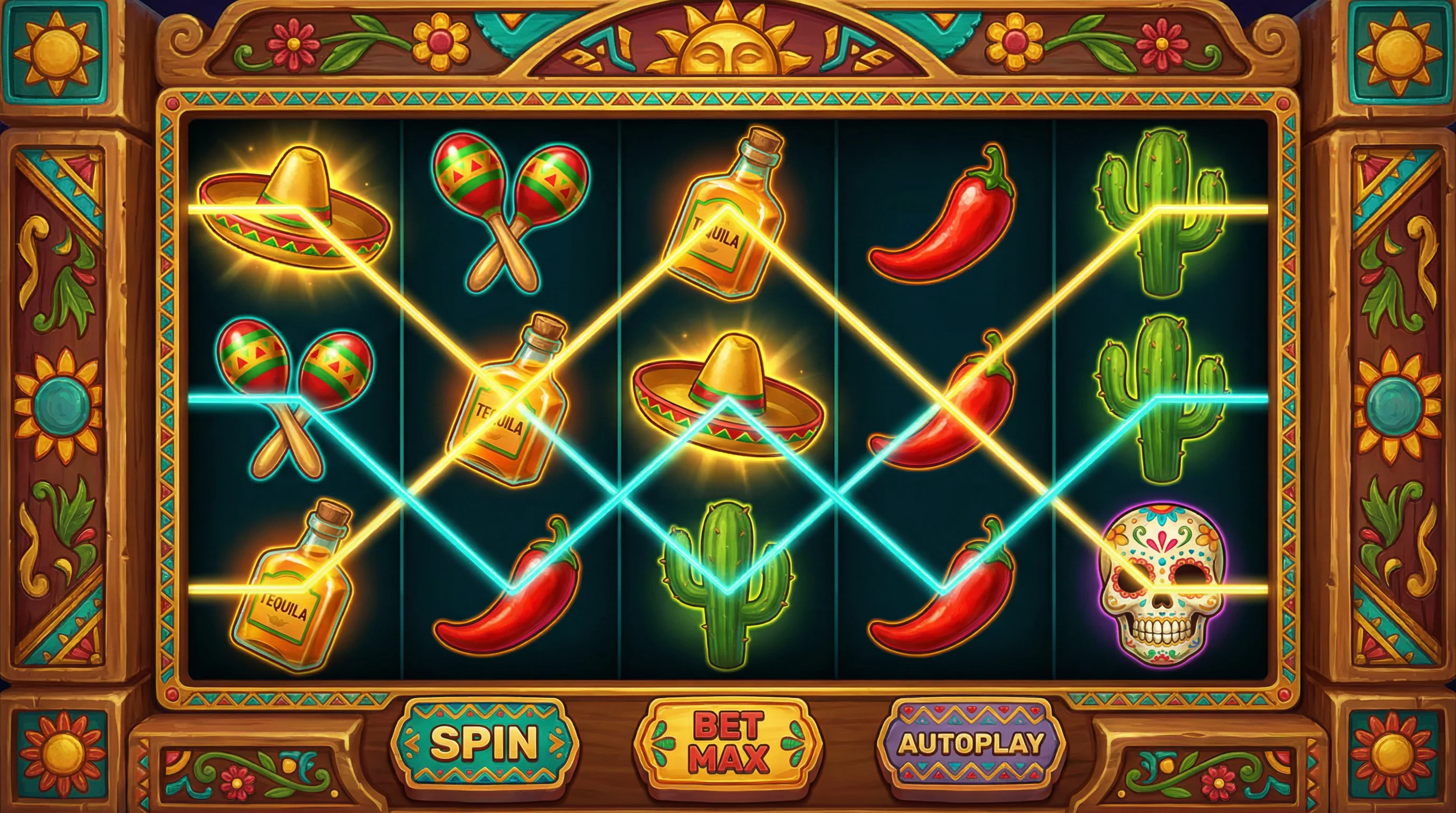The image size is (1456, 813).
Task: Activate the AUTOPLAY button
Action: coord(970,742)
